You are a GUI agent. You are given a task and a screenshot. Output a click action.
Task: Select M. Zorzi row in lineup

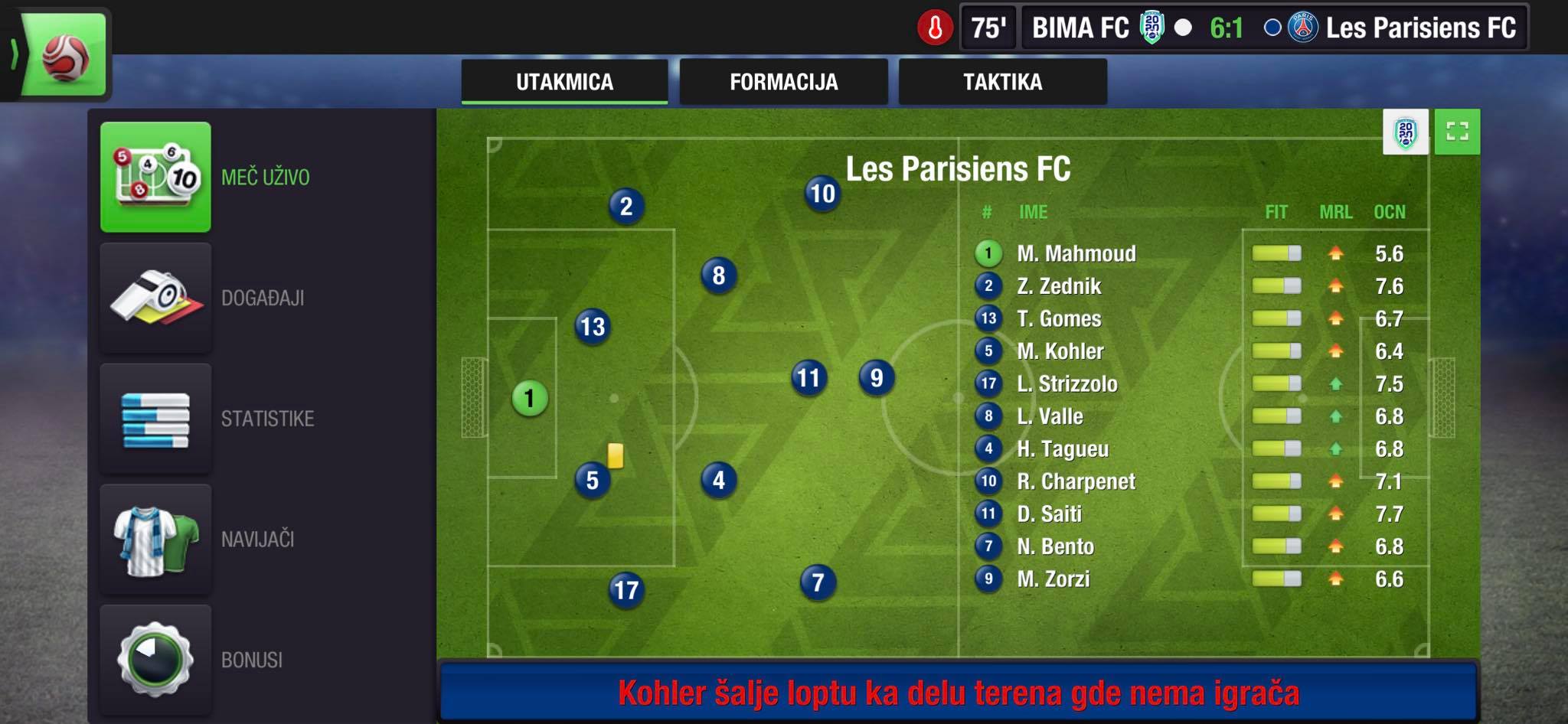pyautogui.click(x=1053, y=579)
